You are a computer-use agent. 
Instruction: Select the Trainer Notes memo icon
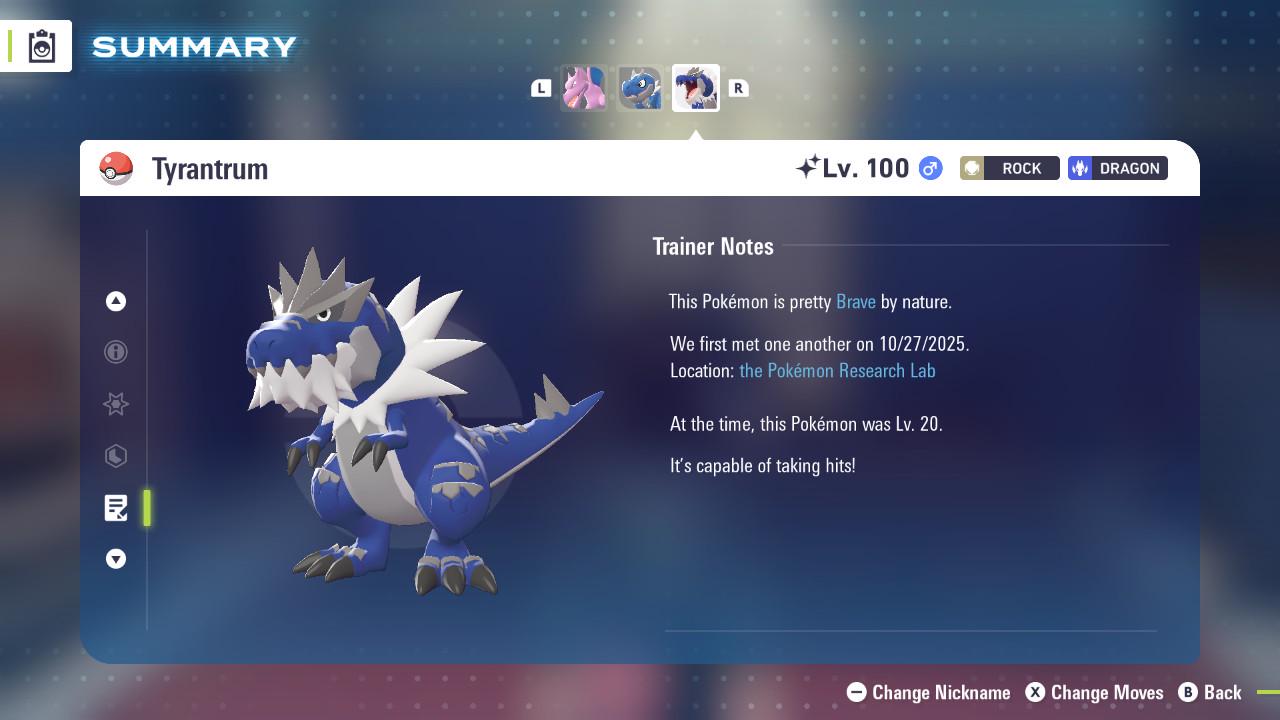(115, 508)
